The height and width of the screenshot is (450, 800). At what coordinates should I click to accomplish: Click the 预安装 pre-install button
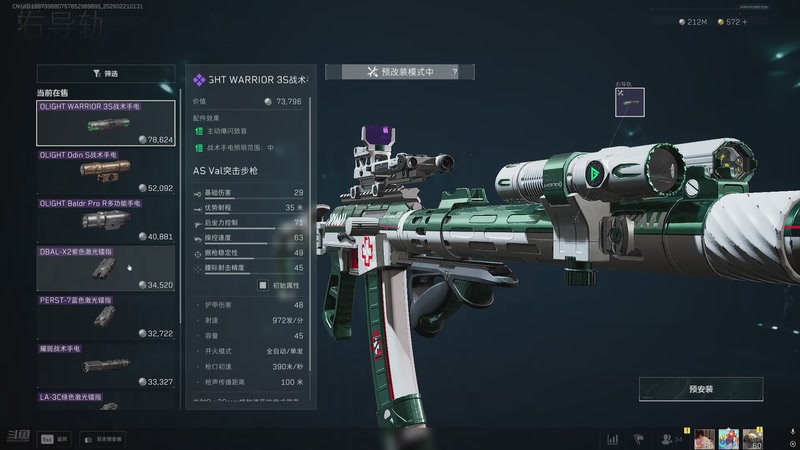click(701, 389)
